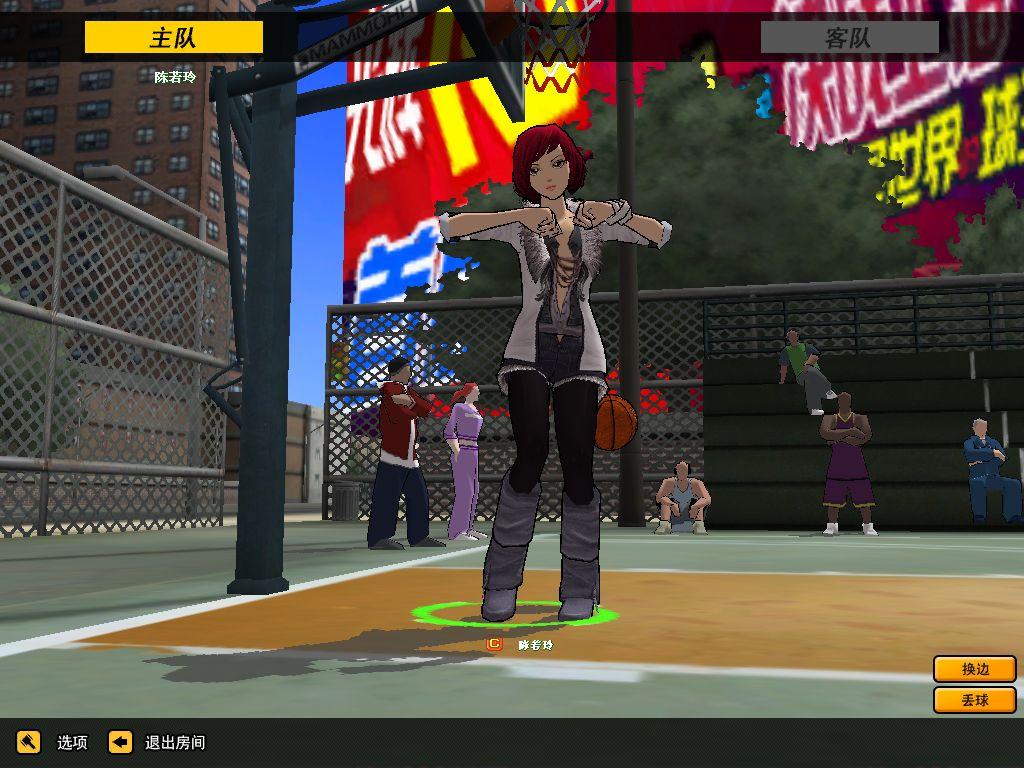Select the 客队 away team panel
1024x768 pixels.
tap(849, 38)
